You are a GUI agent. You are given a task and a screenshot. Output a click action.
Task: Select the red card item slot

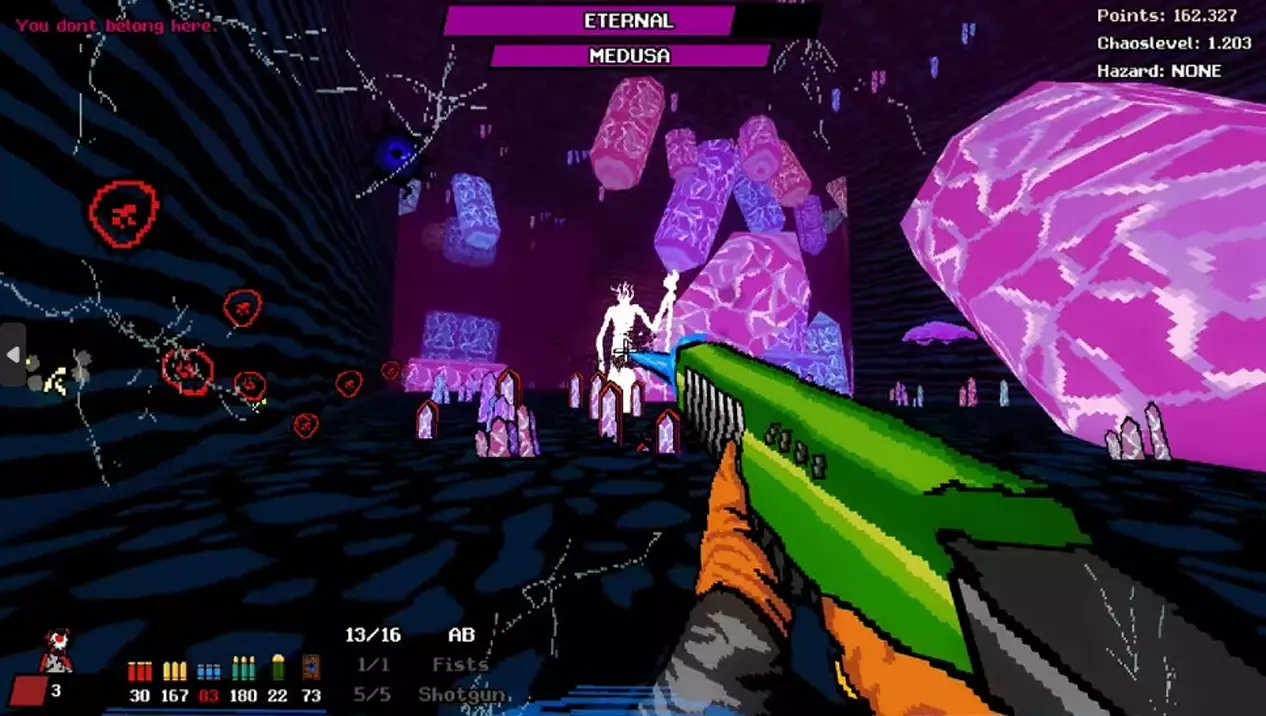click(29, 691)
